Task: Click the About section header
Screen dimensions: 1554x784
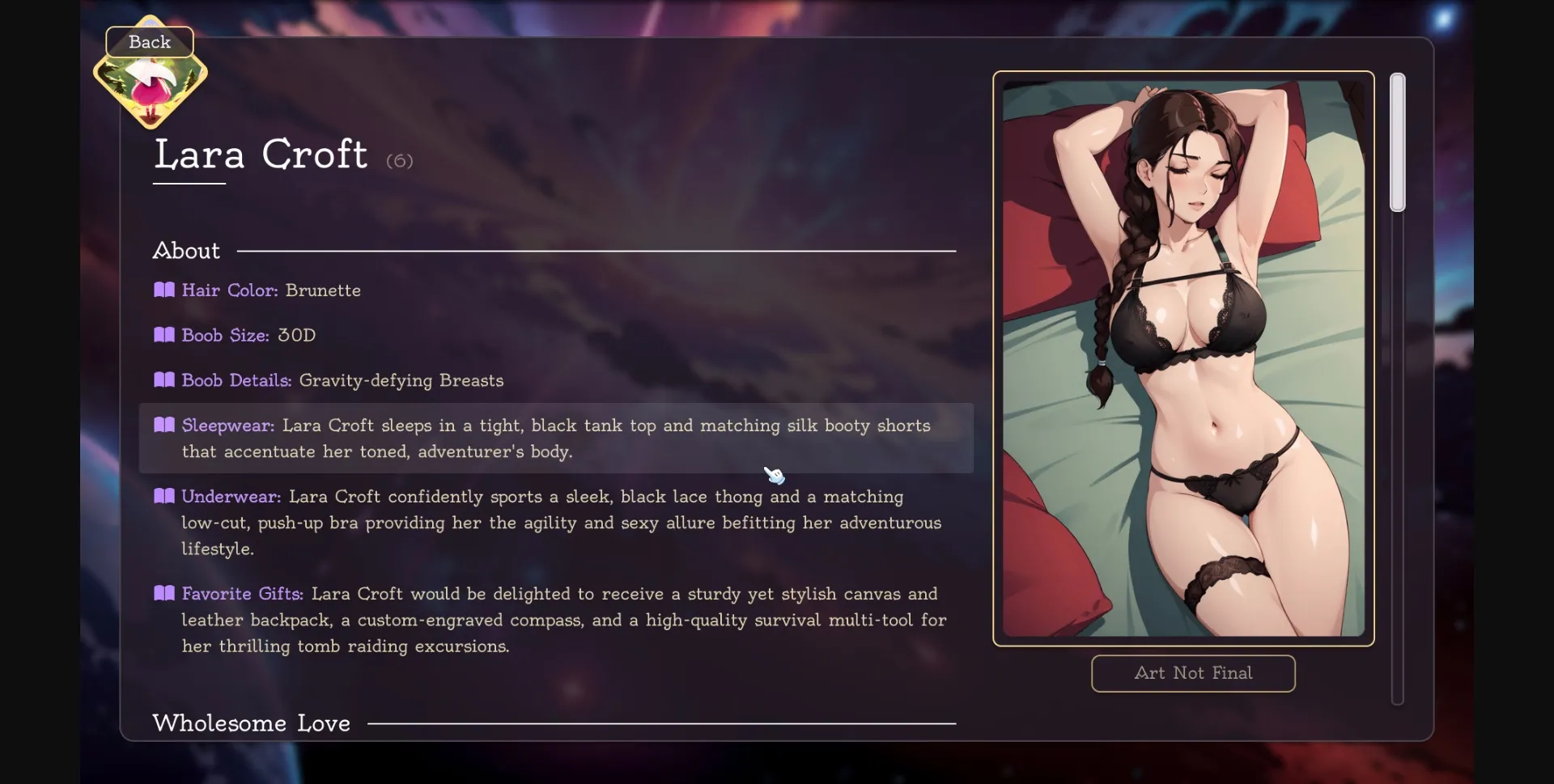Action: tap(185, 250)
